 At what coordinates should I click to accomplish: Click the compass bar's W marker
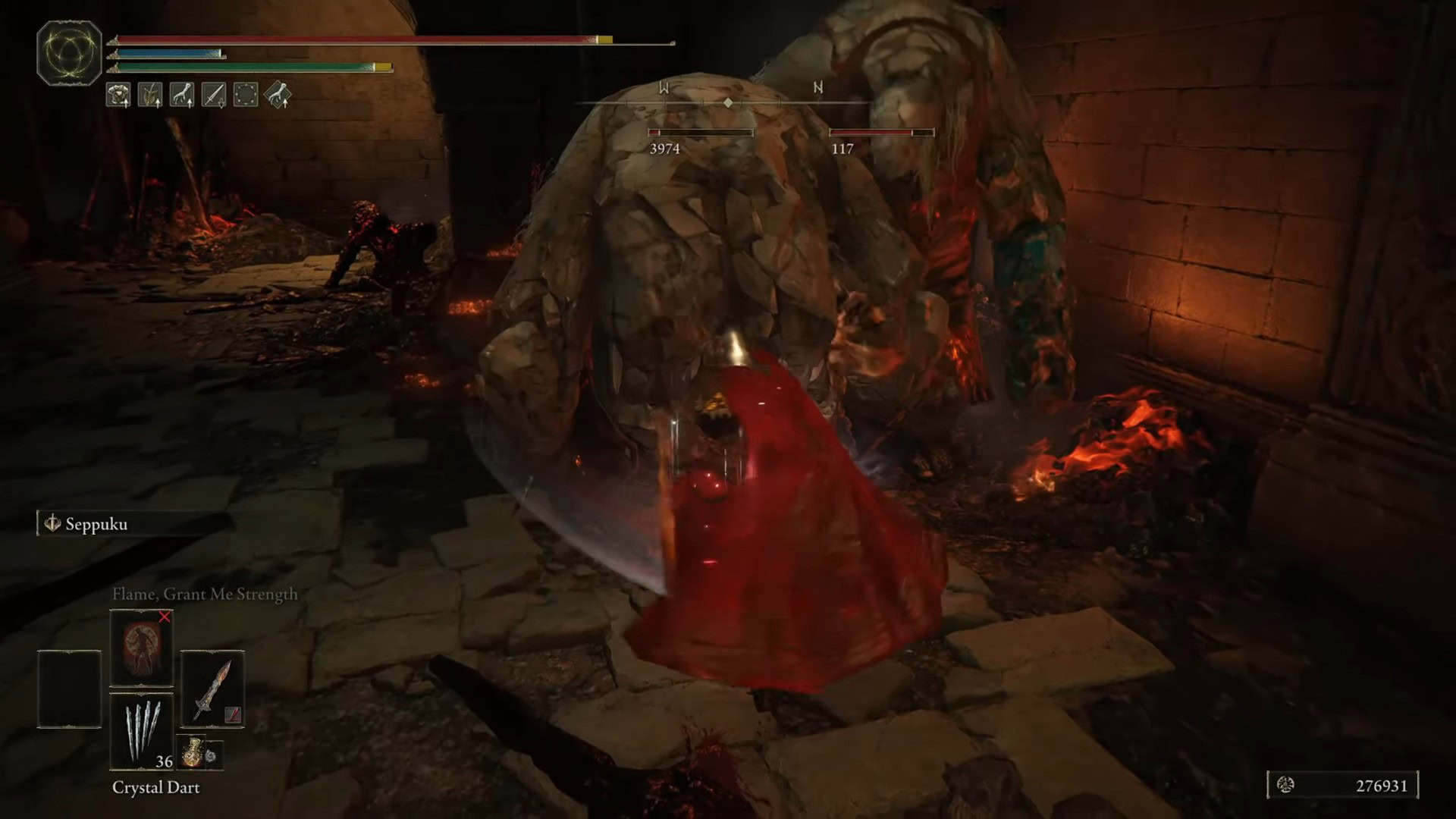click(x=664, y=88)
